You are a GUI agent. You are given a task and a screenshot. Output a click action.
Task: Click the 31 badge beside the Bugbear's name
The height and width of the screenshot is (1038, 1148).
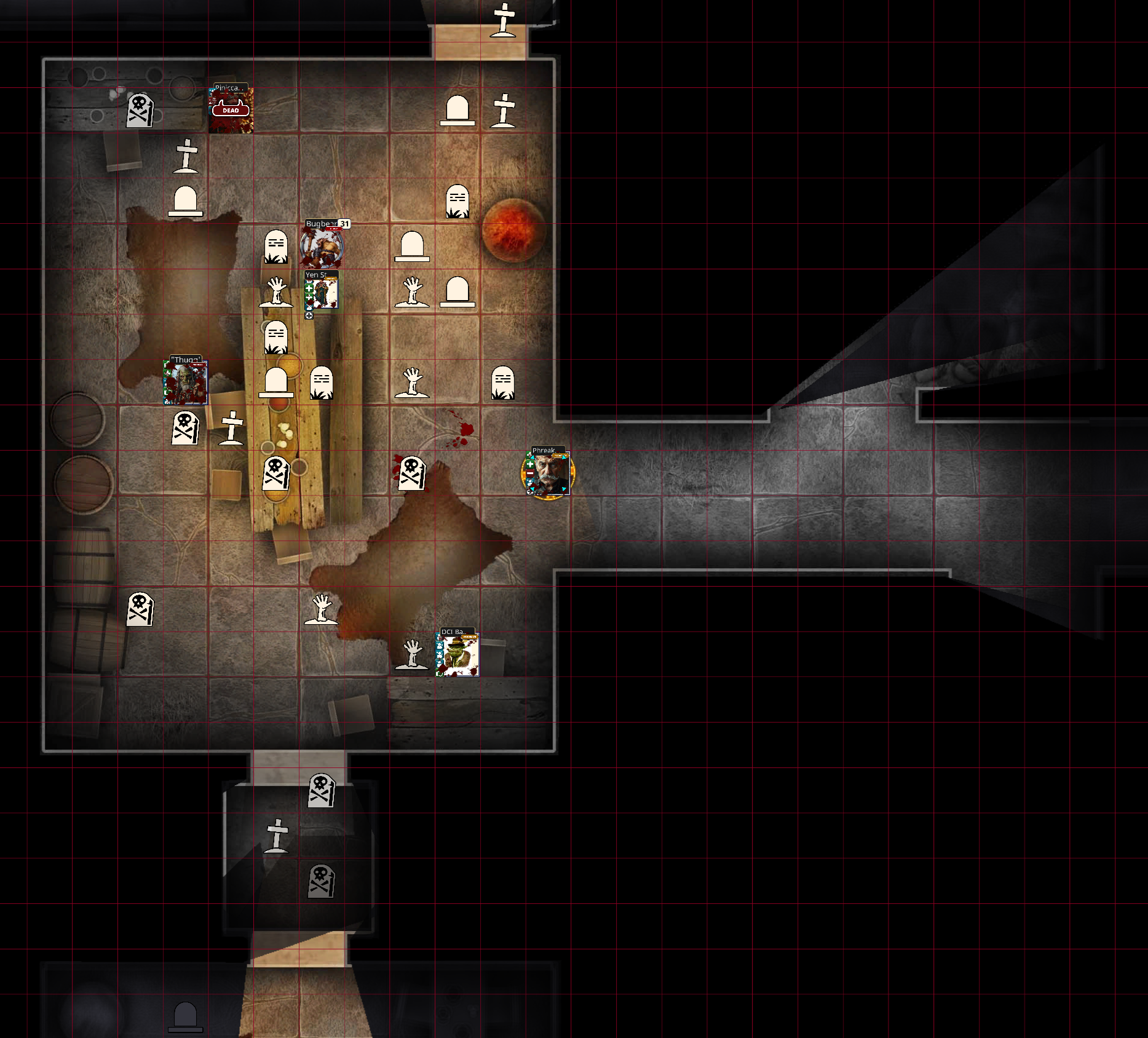tap(344, 224)
